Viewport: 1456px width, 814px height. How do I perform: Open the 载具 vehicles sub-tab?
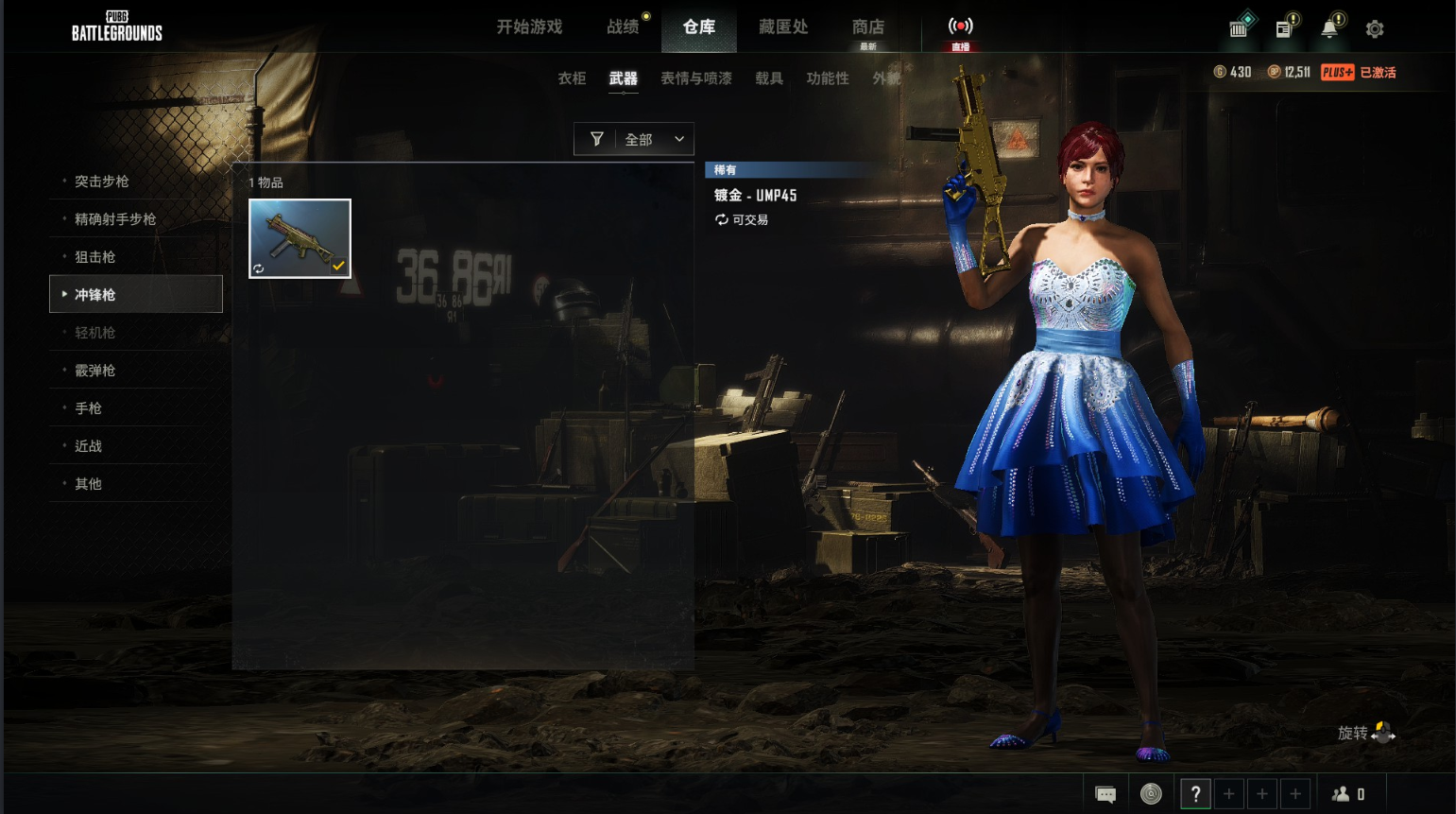(768, 78)
